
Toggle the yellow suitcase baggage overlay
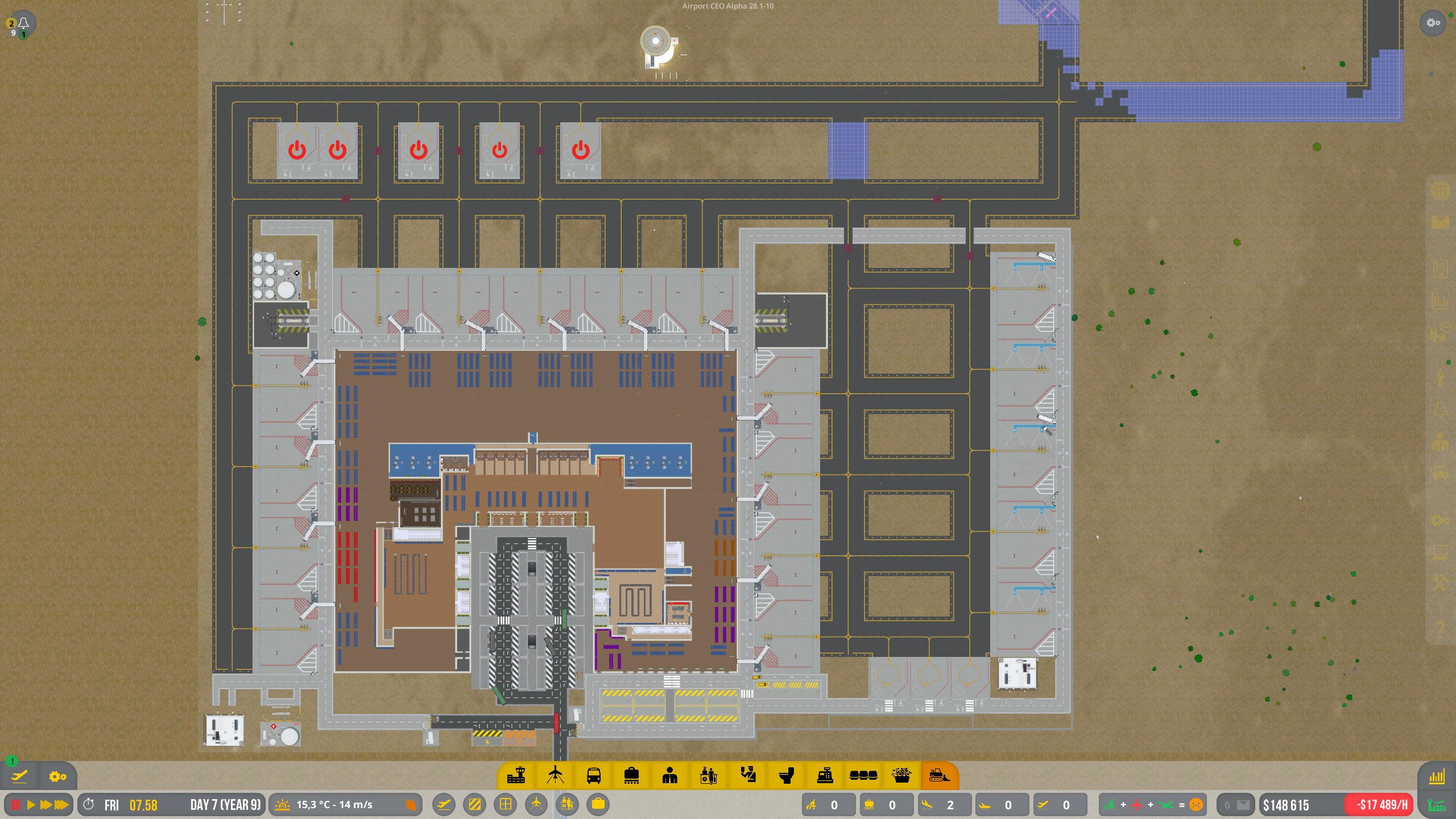pyautogui.click(x=598, y=804)
